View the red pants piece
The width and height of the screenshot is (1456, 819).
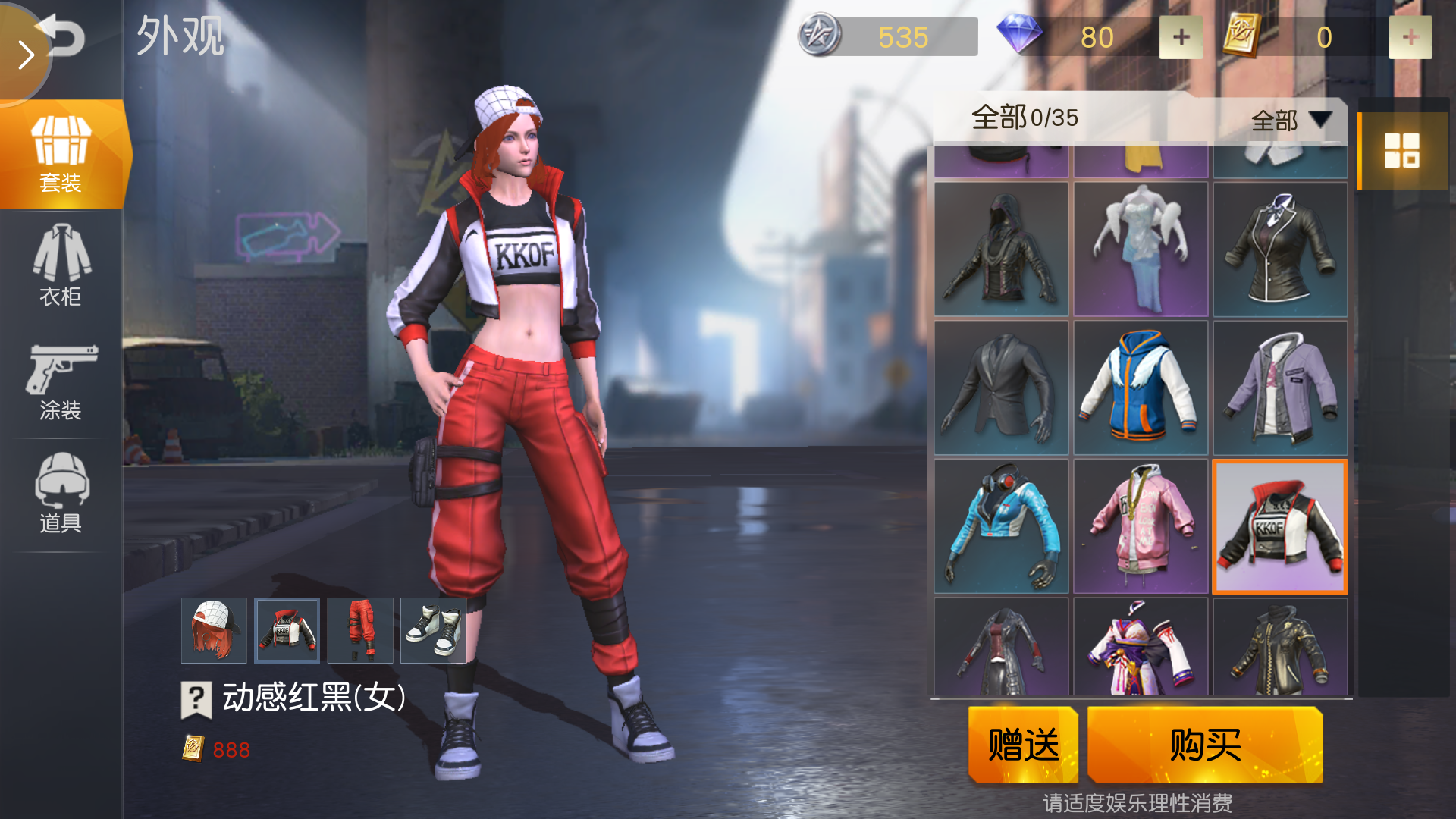[x=360, y=630]
